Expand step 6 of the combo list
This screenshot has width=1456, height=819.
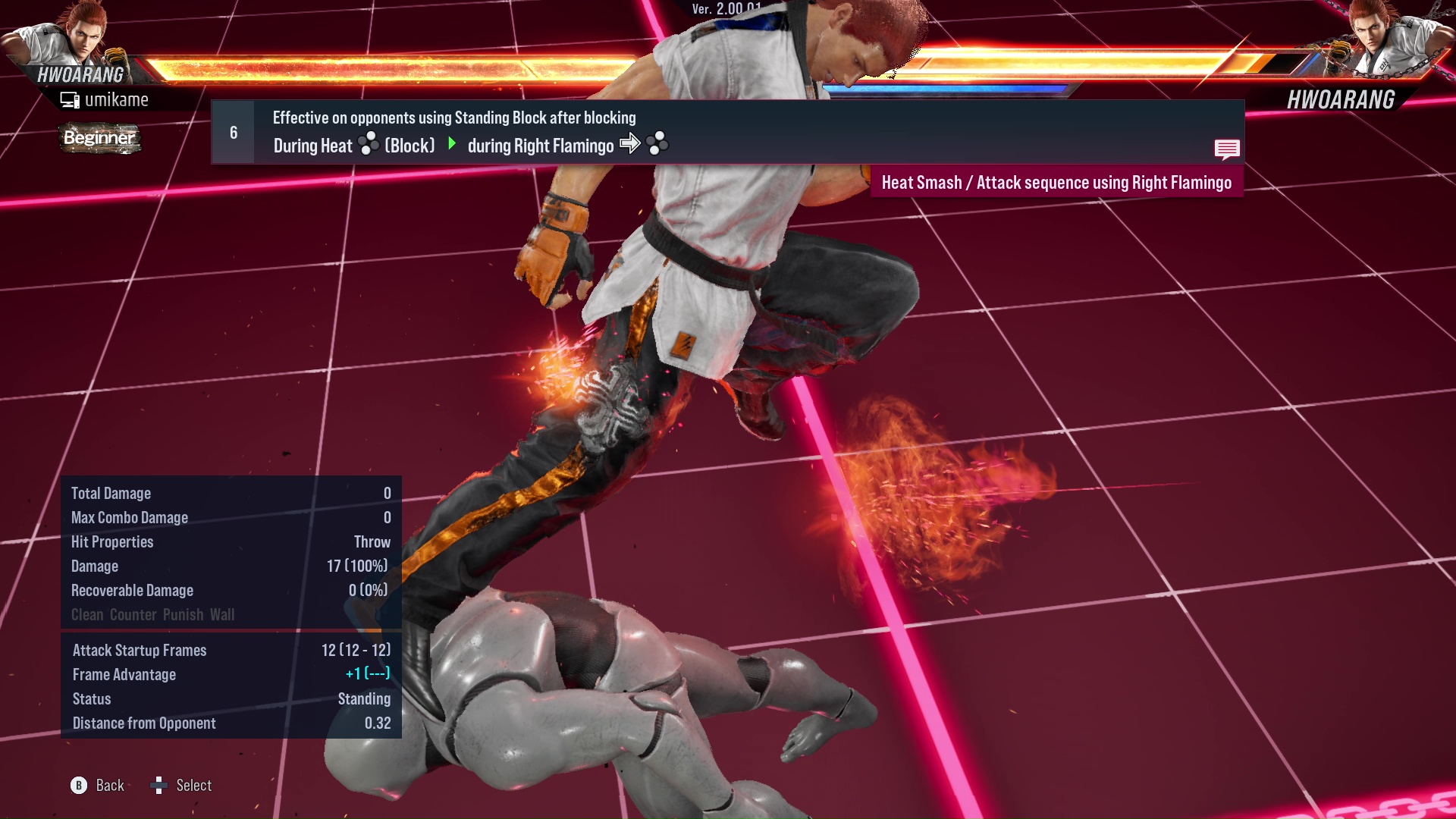point(232,132)
